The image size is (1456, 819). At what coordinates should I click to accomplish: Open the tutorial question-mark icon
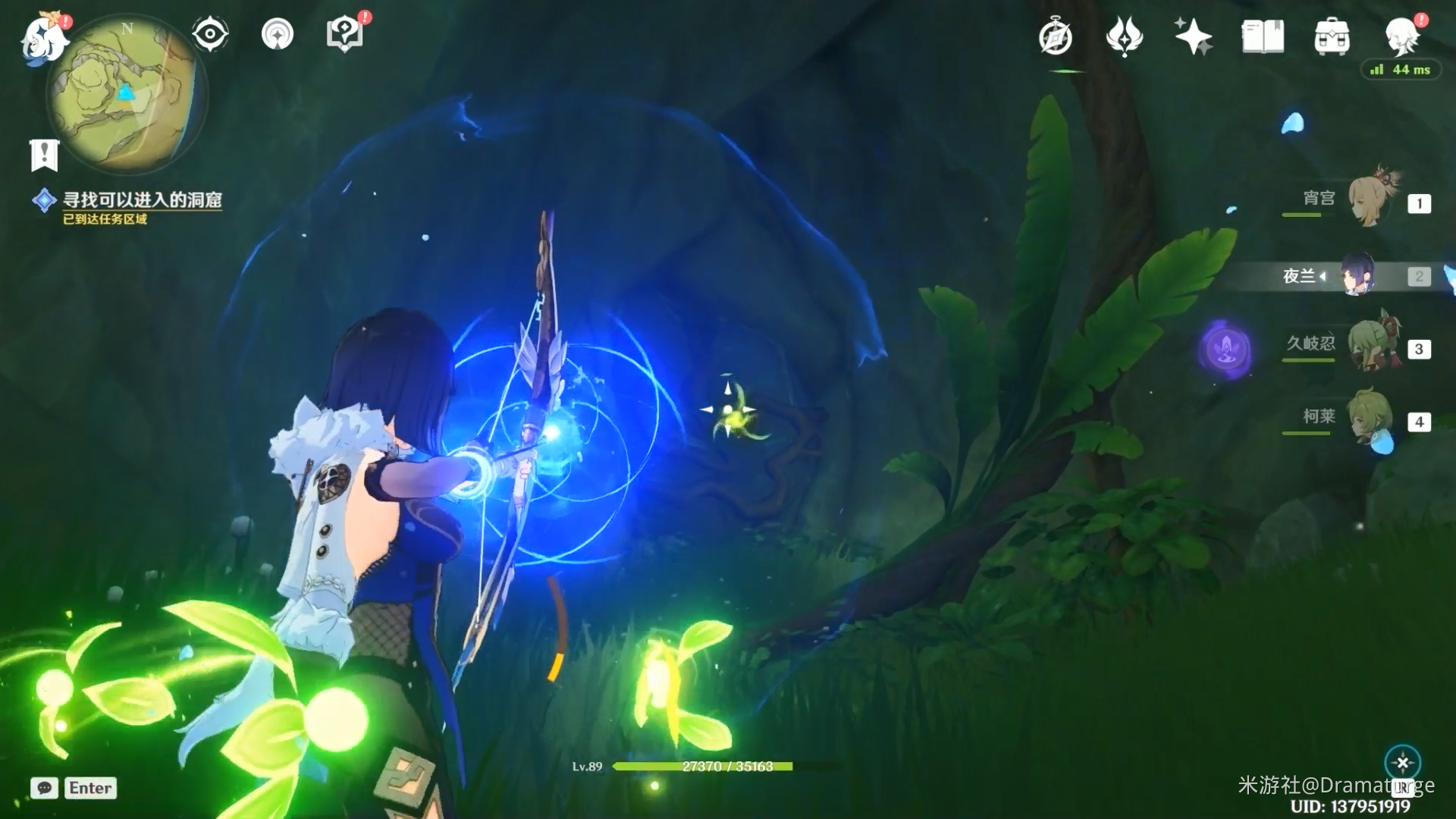tap(345, 34)
